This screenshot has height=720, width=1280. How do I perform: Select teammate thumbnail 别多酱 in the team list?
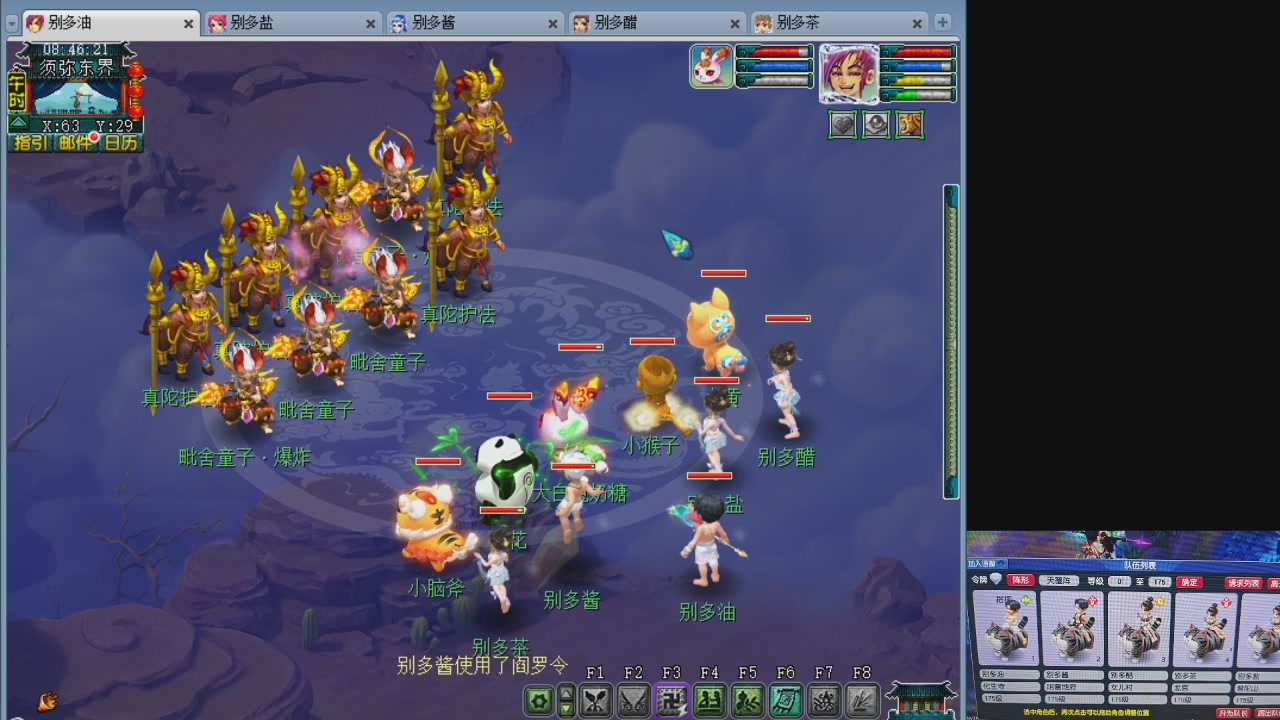tap(1074, 627)
